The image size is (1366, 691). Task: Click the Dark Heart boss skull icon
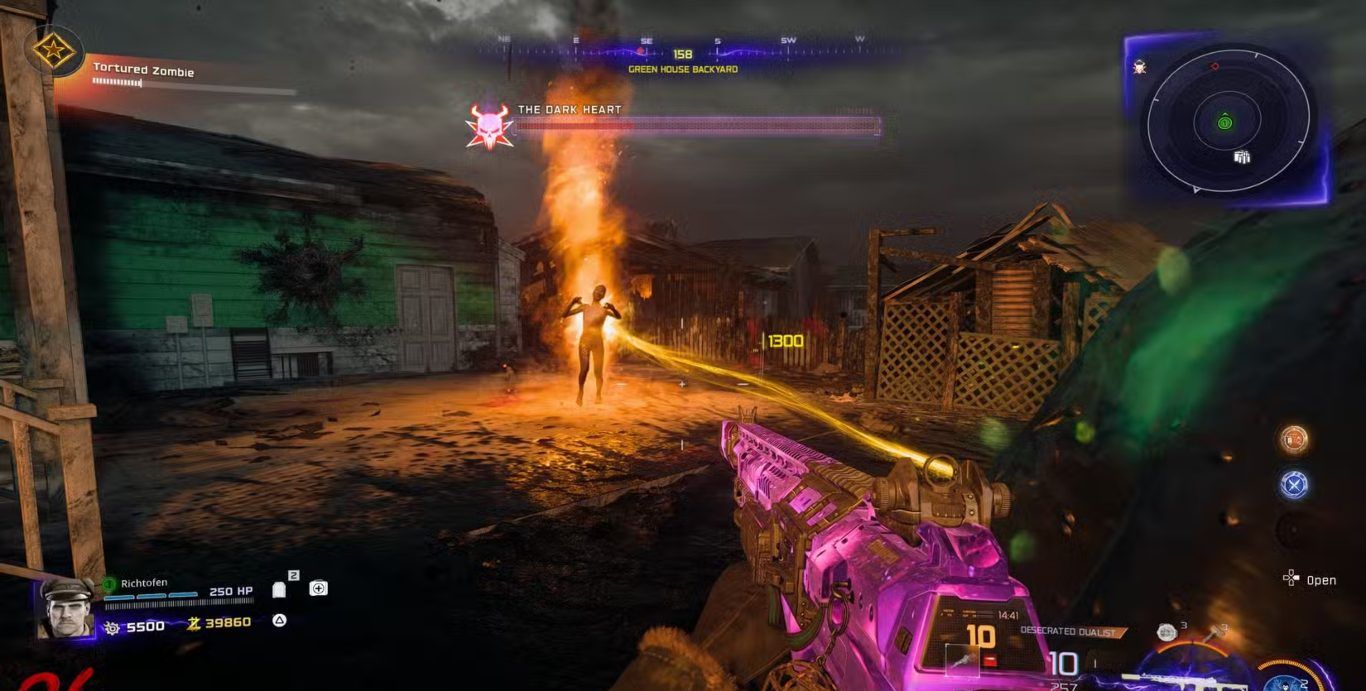coord(489,127)
